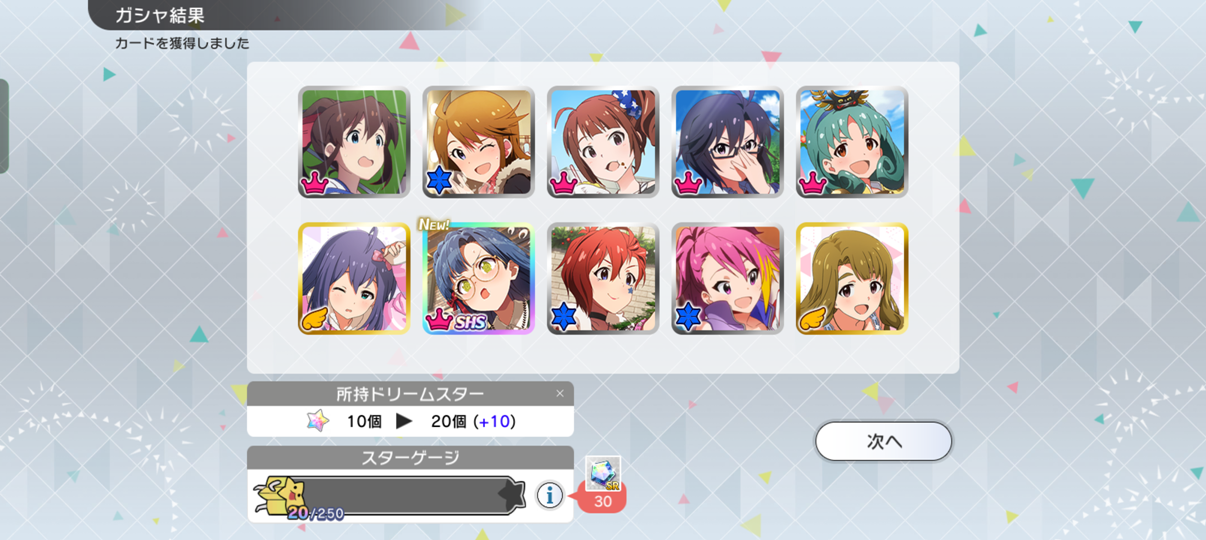
Task: Tap the SR gem reward icon
Action: point(603,472)
